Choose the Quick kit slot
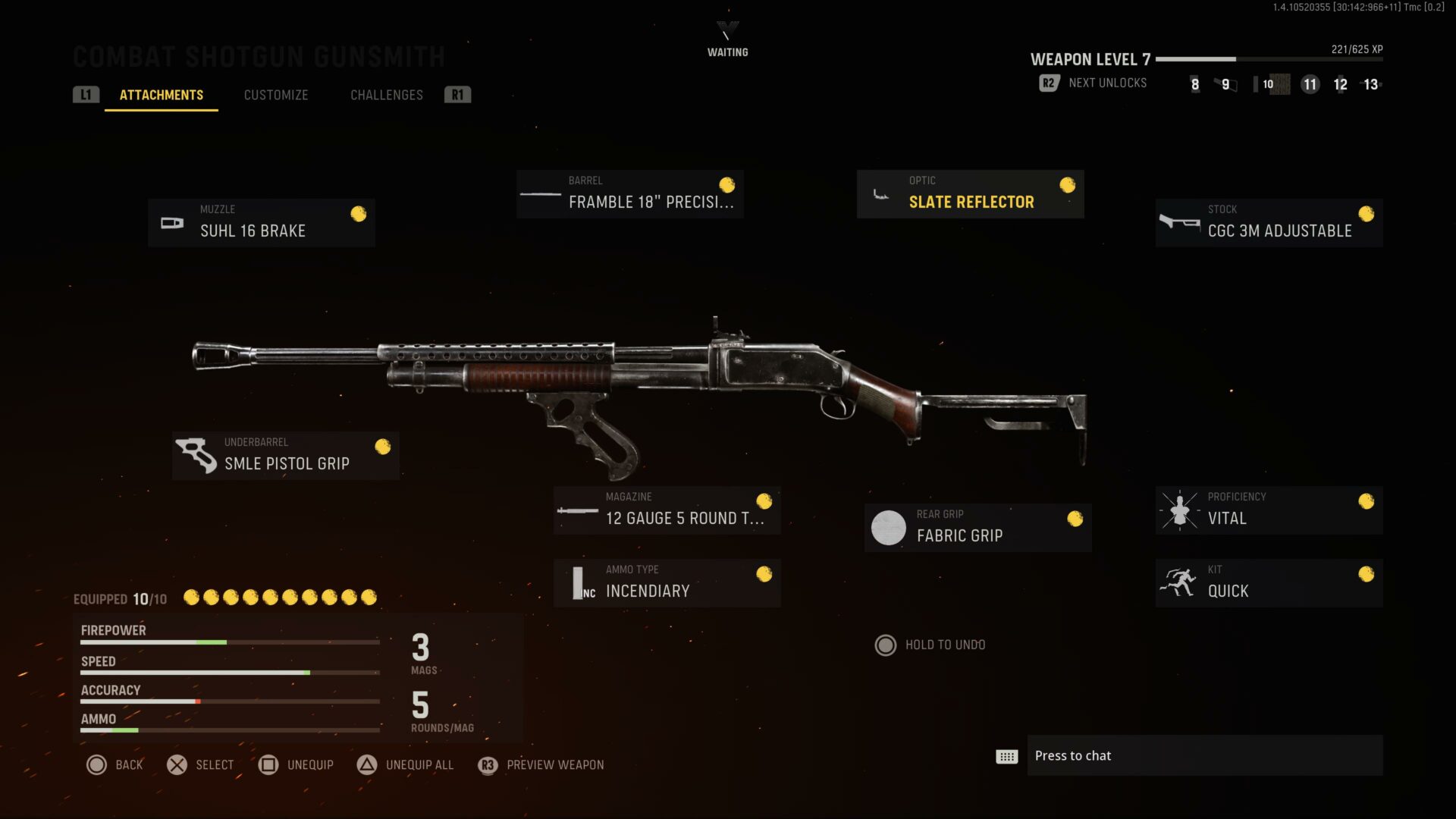 point(1269,583)
